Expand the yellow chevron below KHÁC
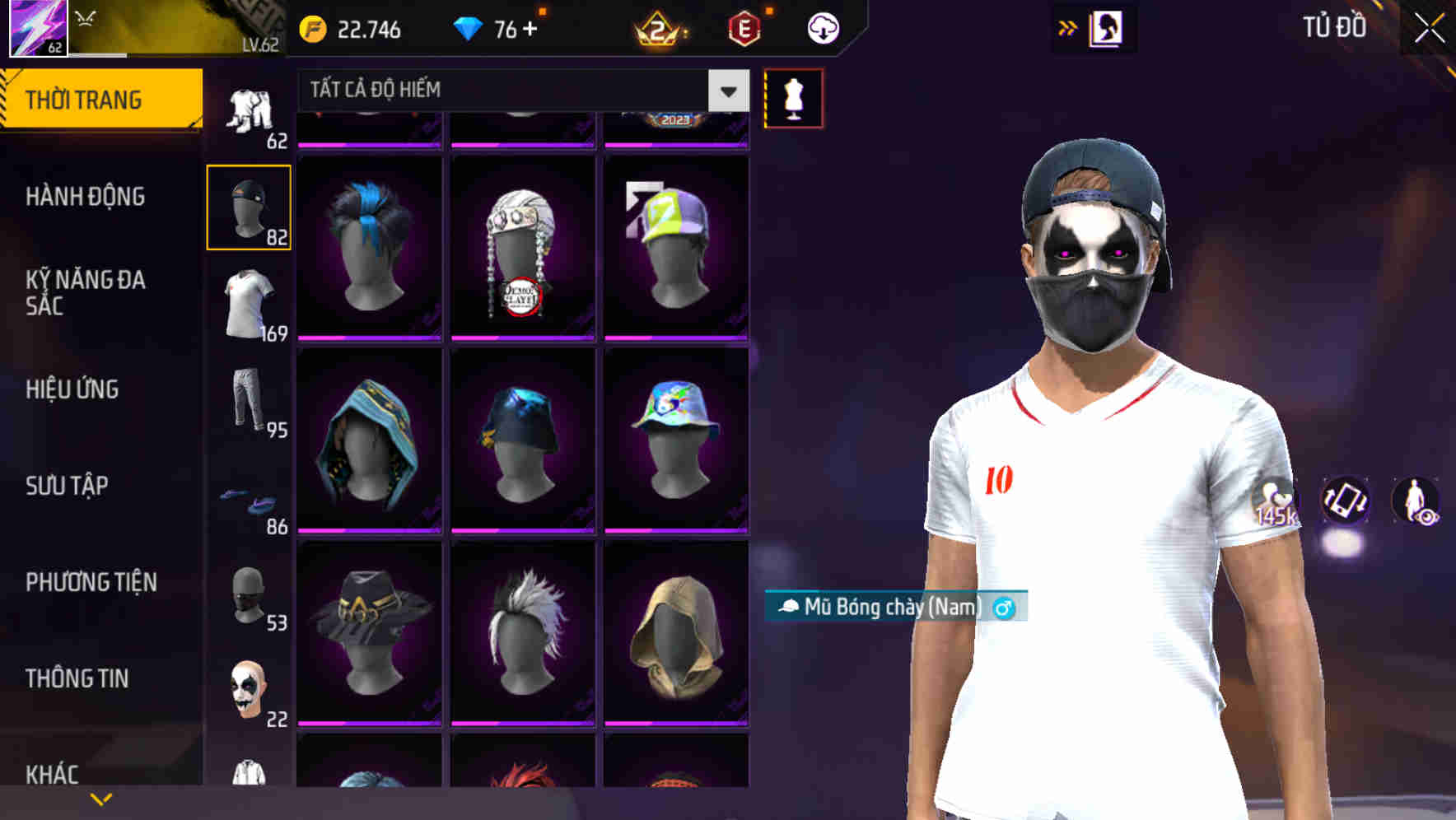Viewport: 1456px width, 820px height. 100,798
